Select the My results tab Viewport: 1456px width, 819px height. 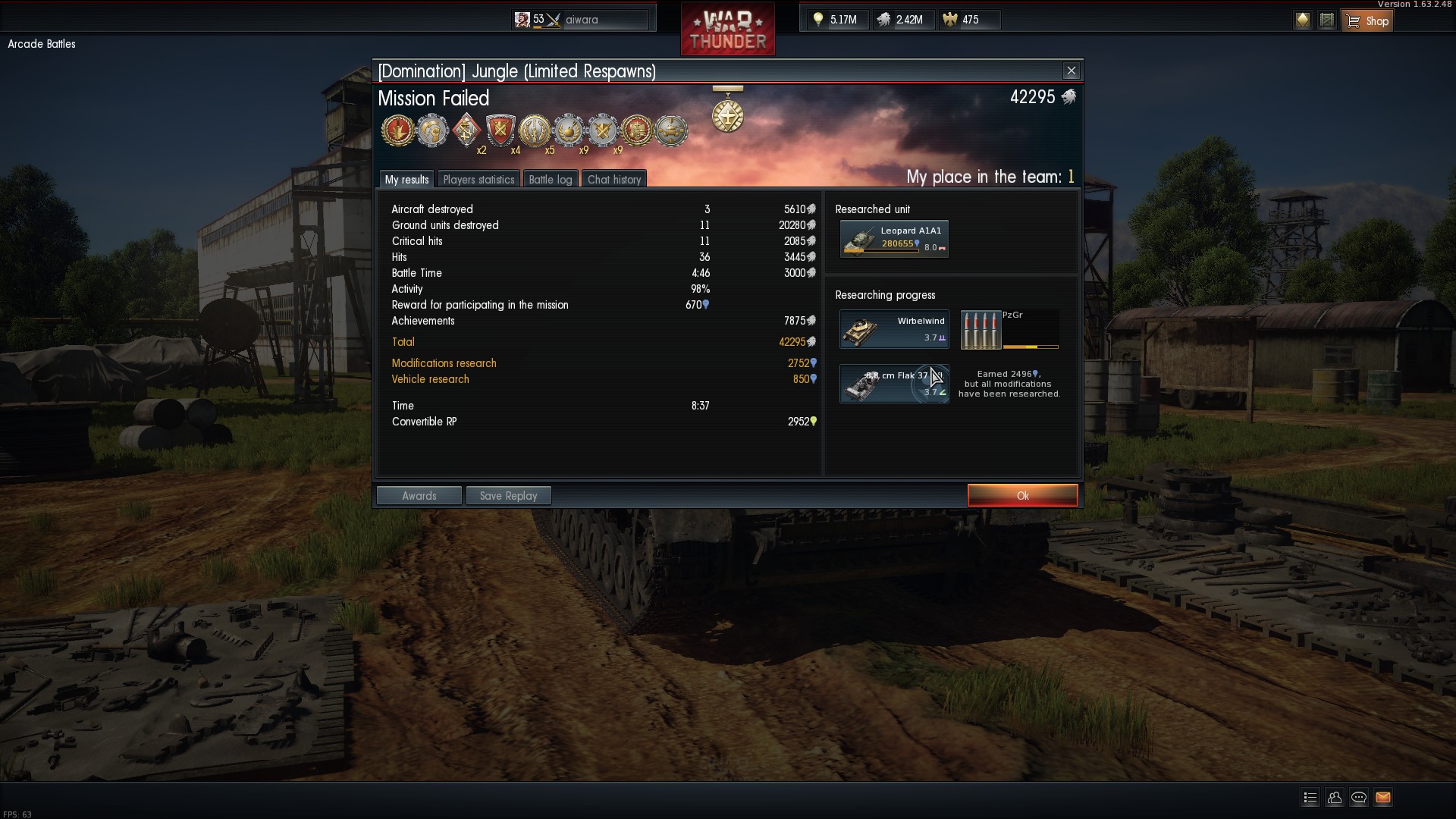point(406,179)
